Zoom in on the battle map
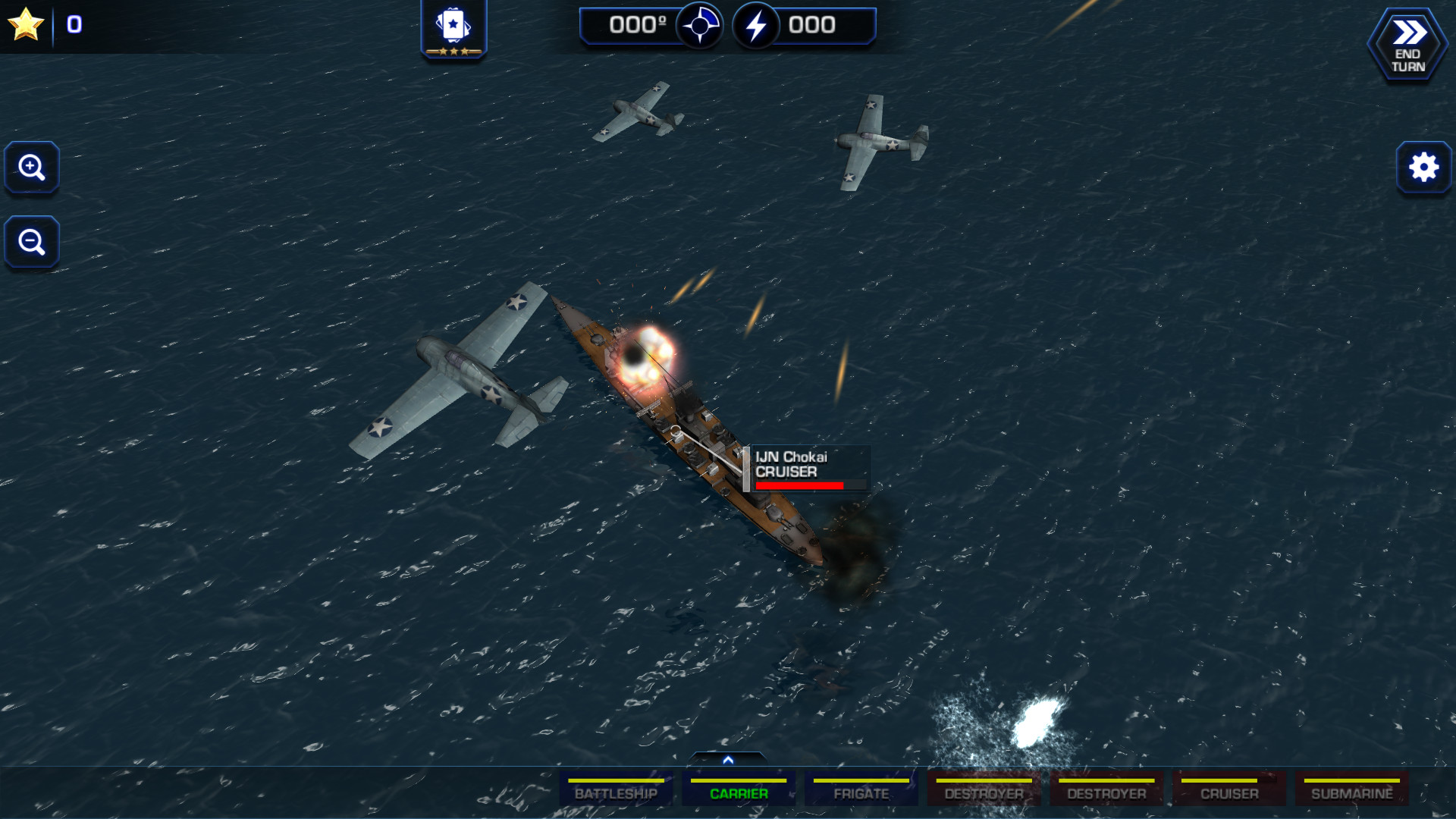 [x=31, y=168]
